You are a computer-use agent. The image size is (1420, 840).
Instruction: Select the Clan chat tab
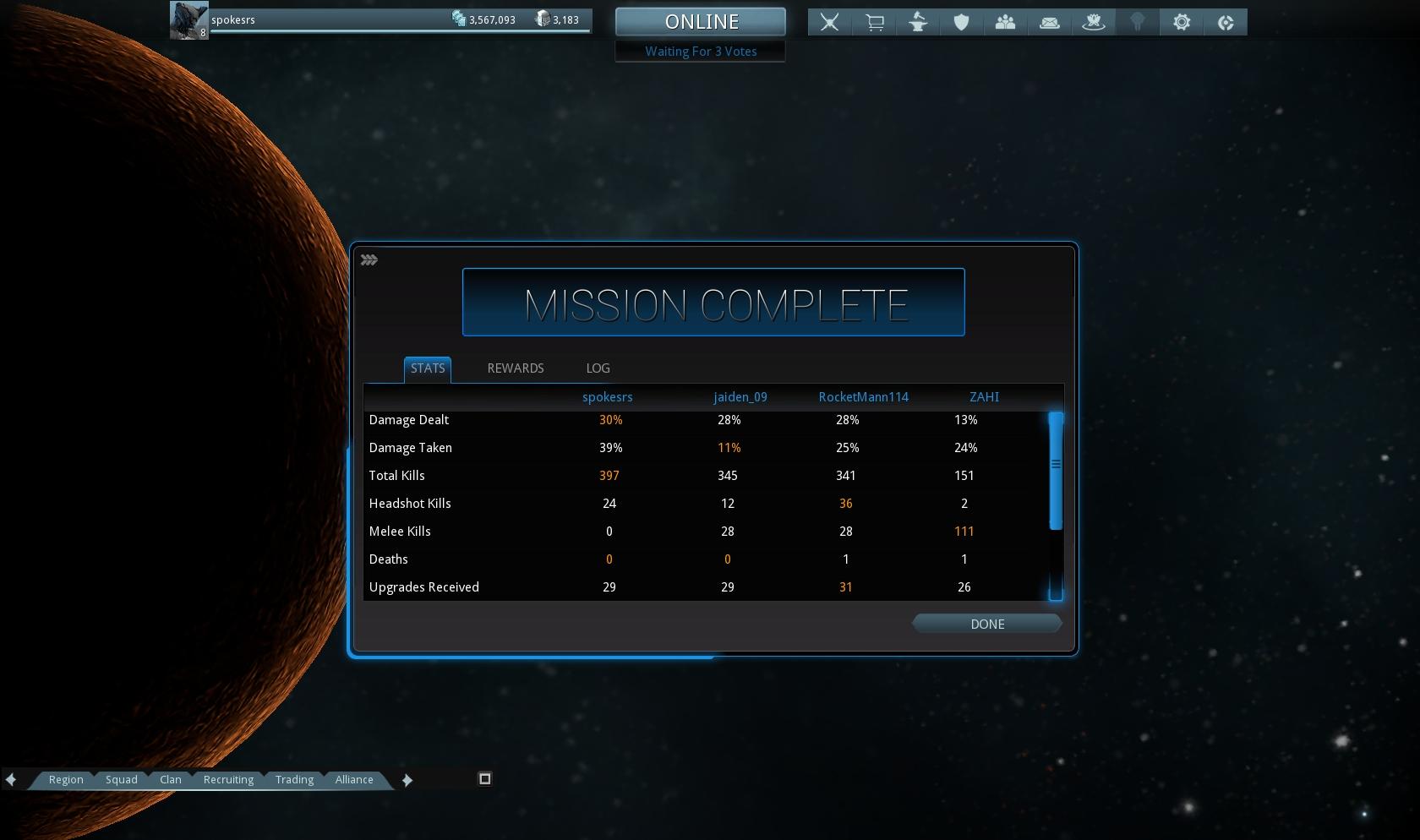click(x=170, y=779)
